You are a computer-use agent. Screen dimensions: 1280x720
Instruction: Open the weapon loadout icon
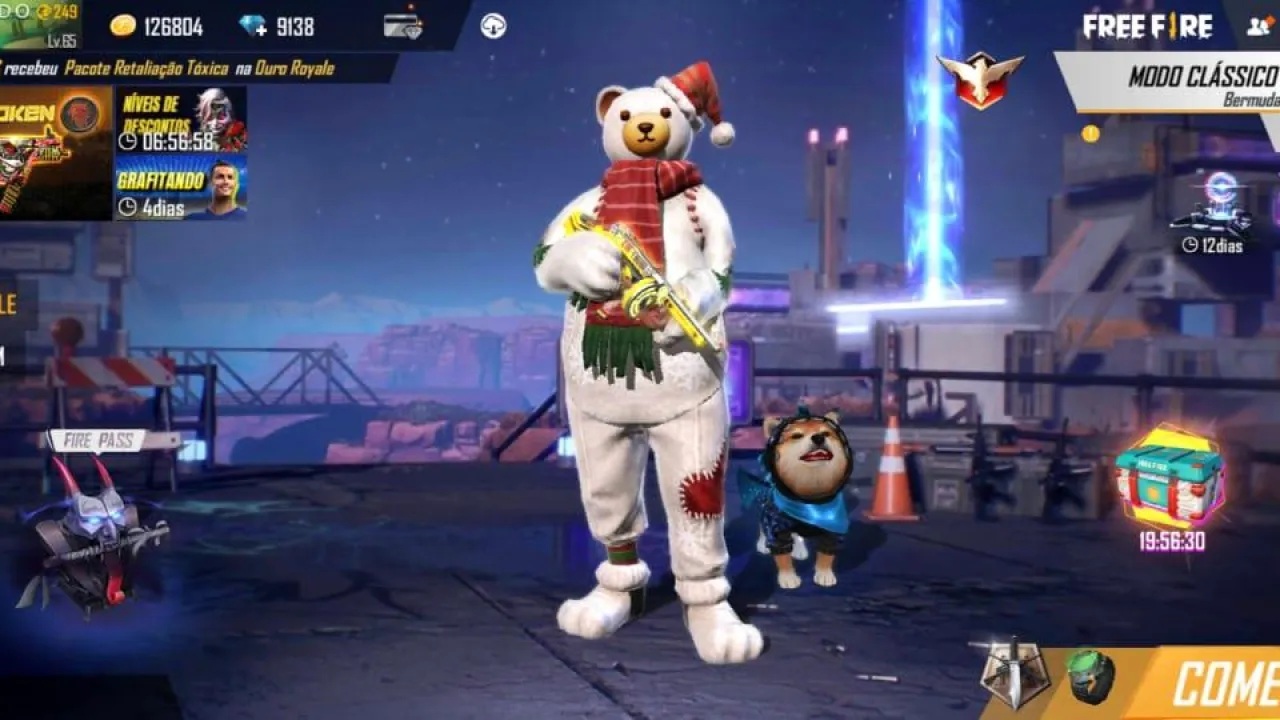coord(1013,673)
